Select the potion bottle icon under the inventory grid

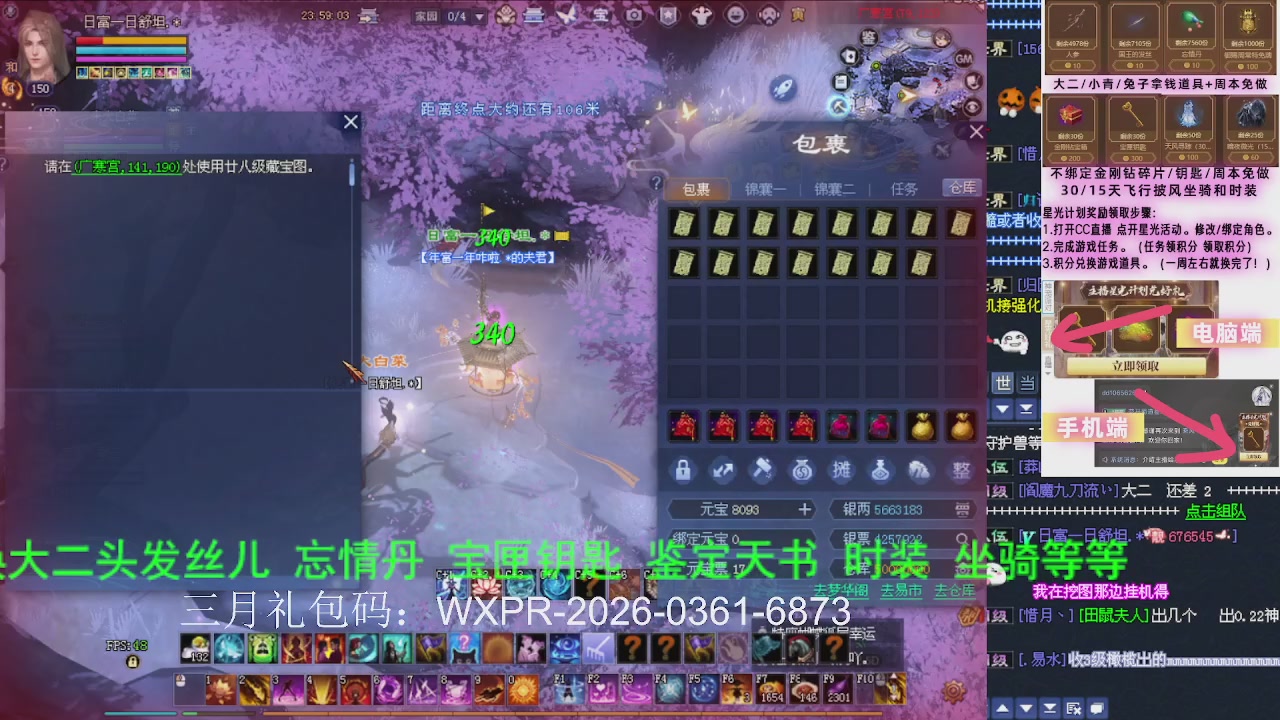[x=881, y=470]
